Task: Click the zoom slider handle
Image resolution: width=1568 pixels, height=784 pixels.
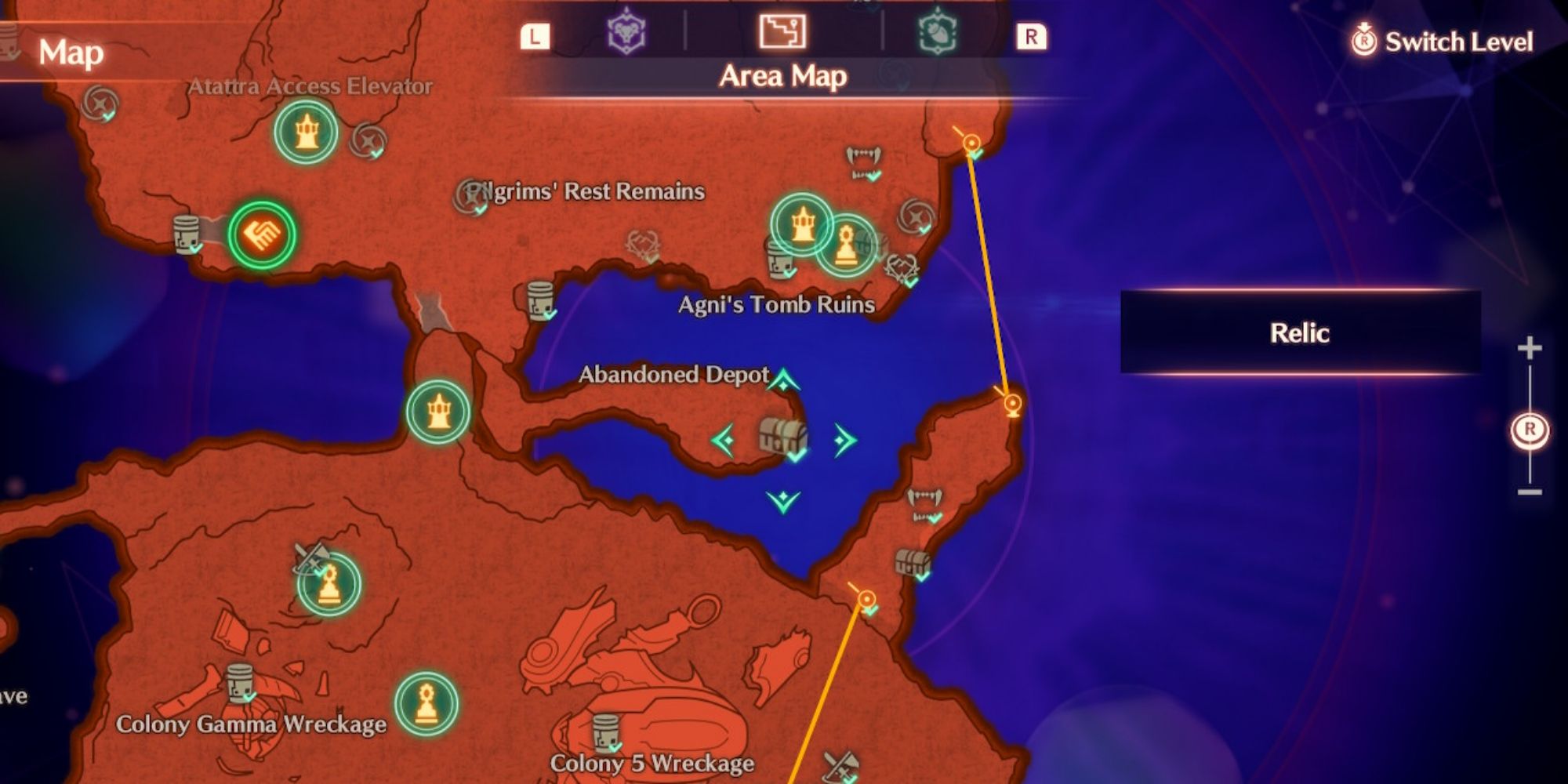Action: [x=1530, y=430]
